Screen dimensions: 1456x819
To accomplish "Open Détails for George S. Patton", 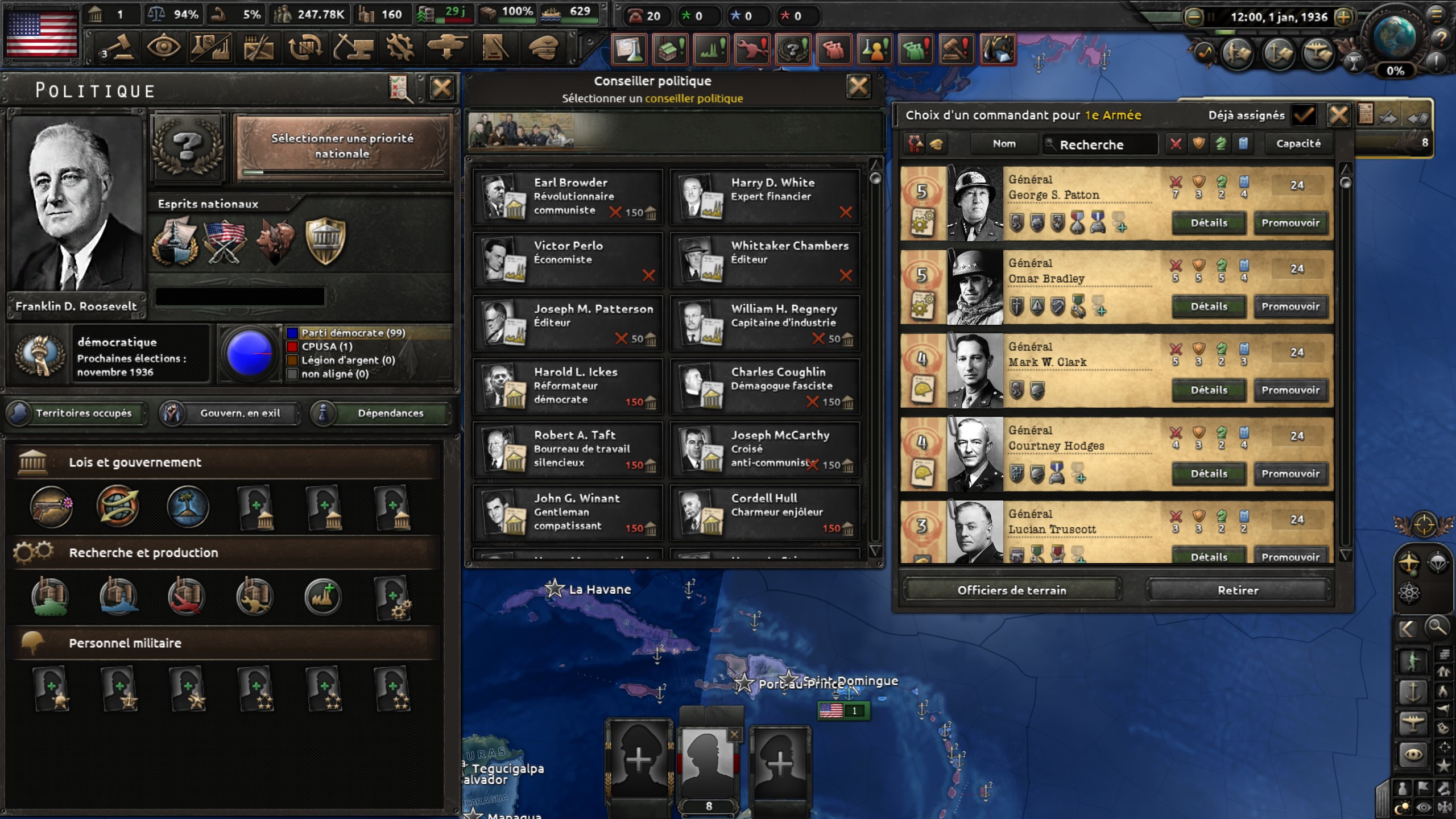I will [1209, 223].
